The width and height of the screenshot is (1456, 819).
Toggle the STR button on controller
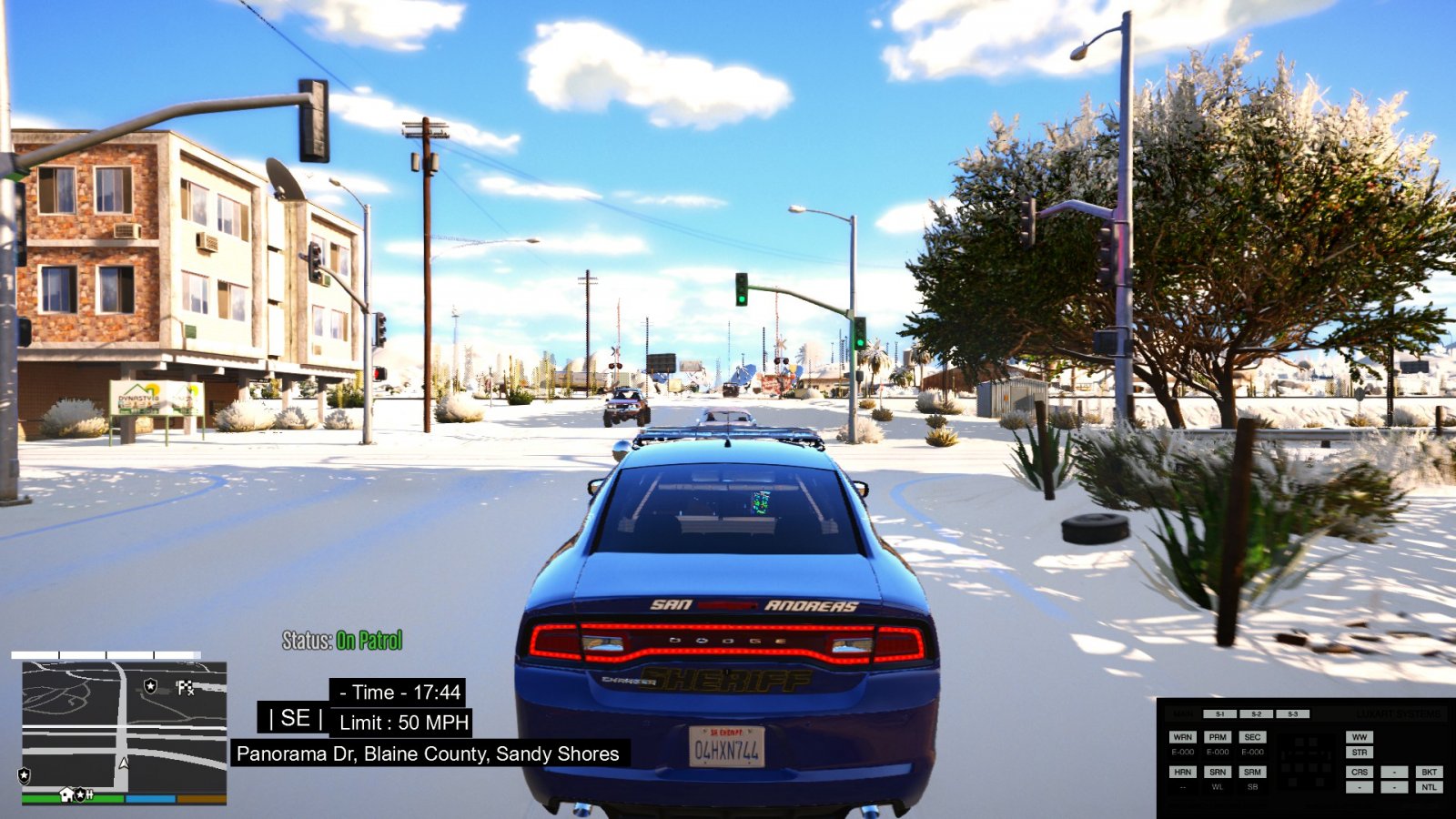[x=1360, y=753]
